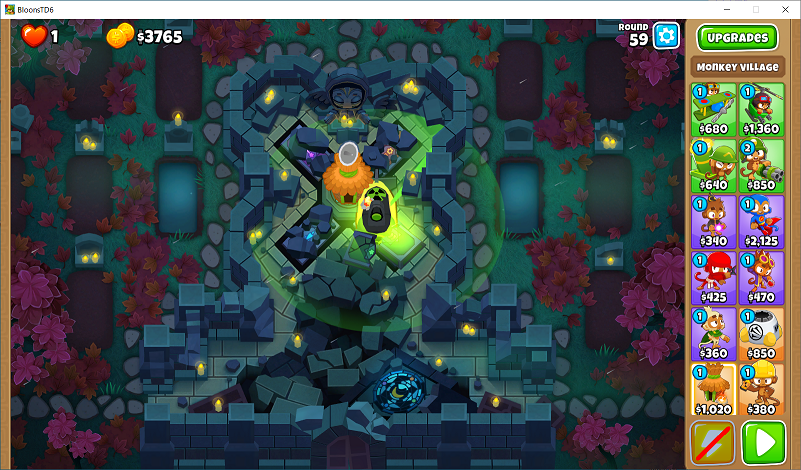Pick the Engineer Monkey for $380
801x470 pixels.
click(x=761, y=389)
